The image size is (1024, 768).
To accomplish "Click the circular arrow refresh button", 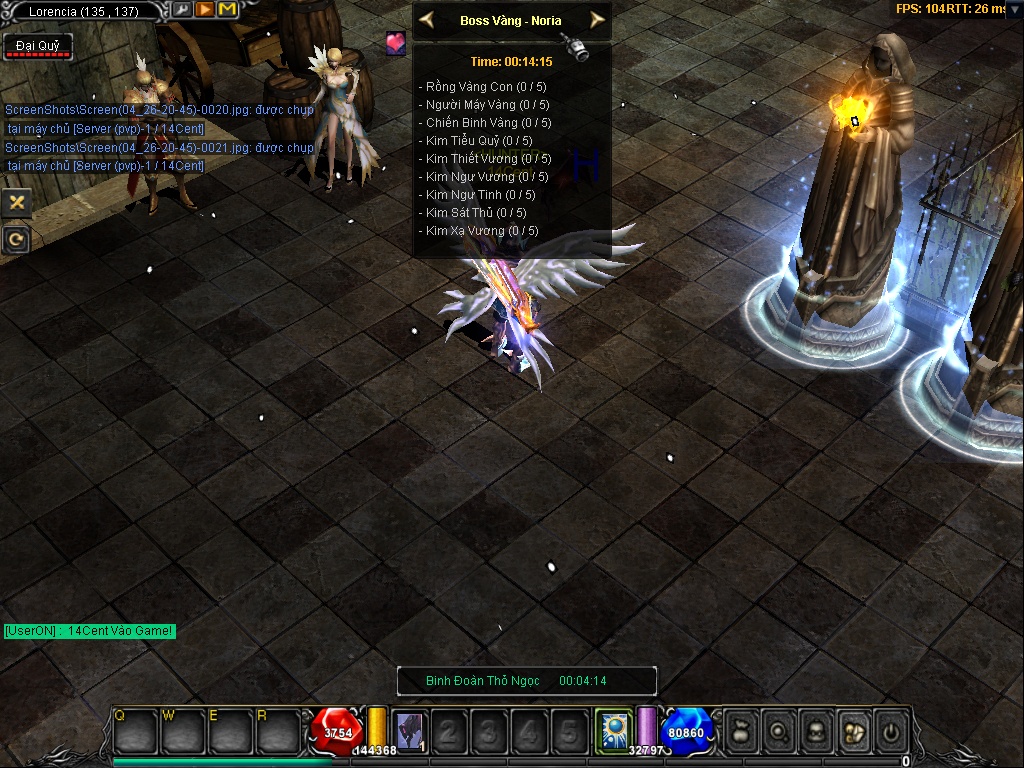I will tap(16, 239).
